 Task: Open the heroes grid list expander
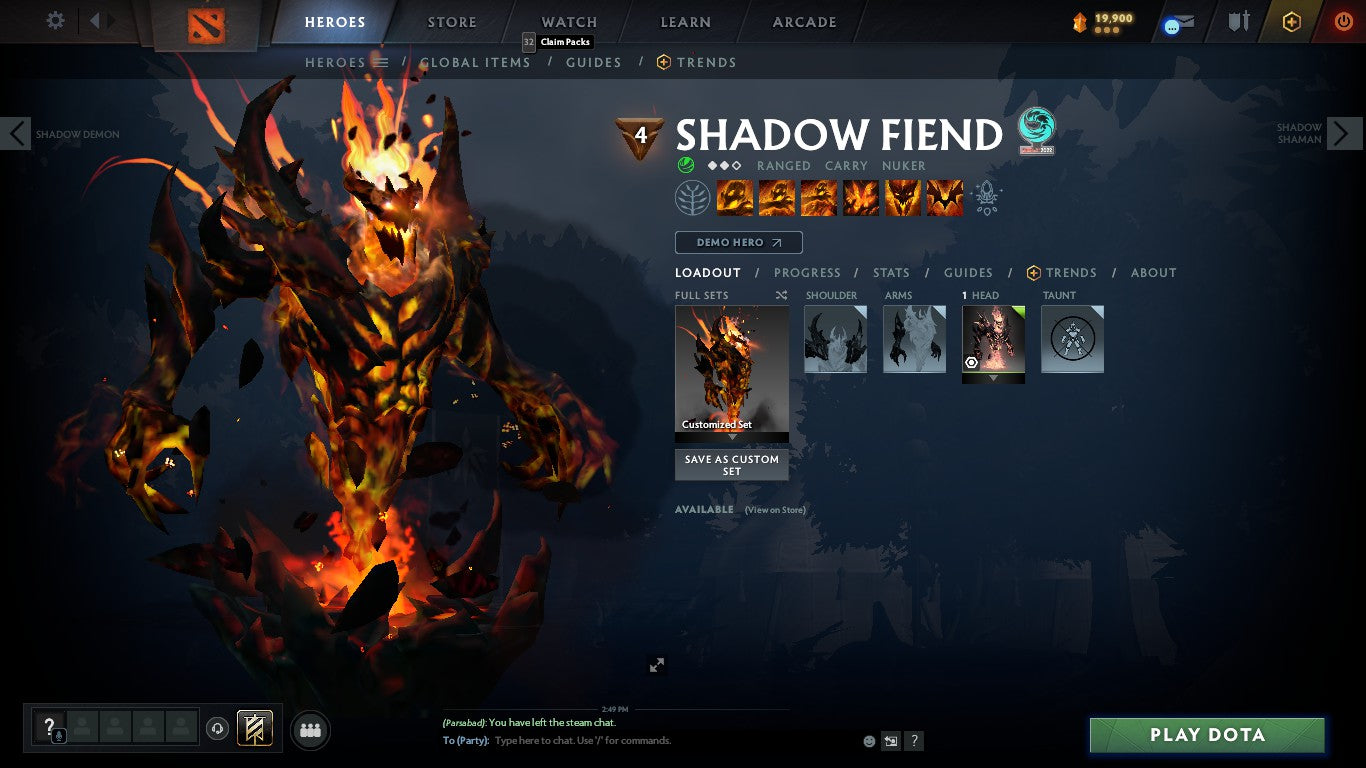point(382,62)
